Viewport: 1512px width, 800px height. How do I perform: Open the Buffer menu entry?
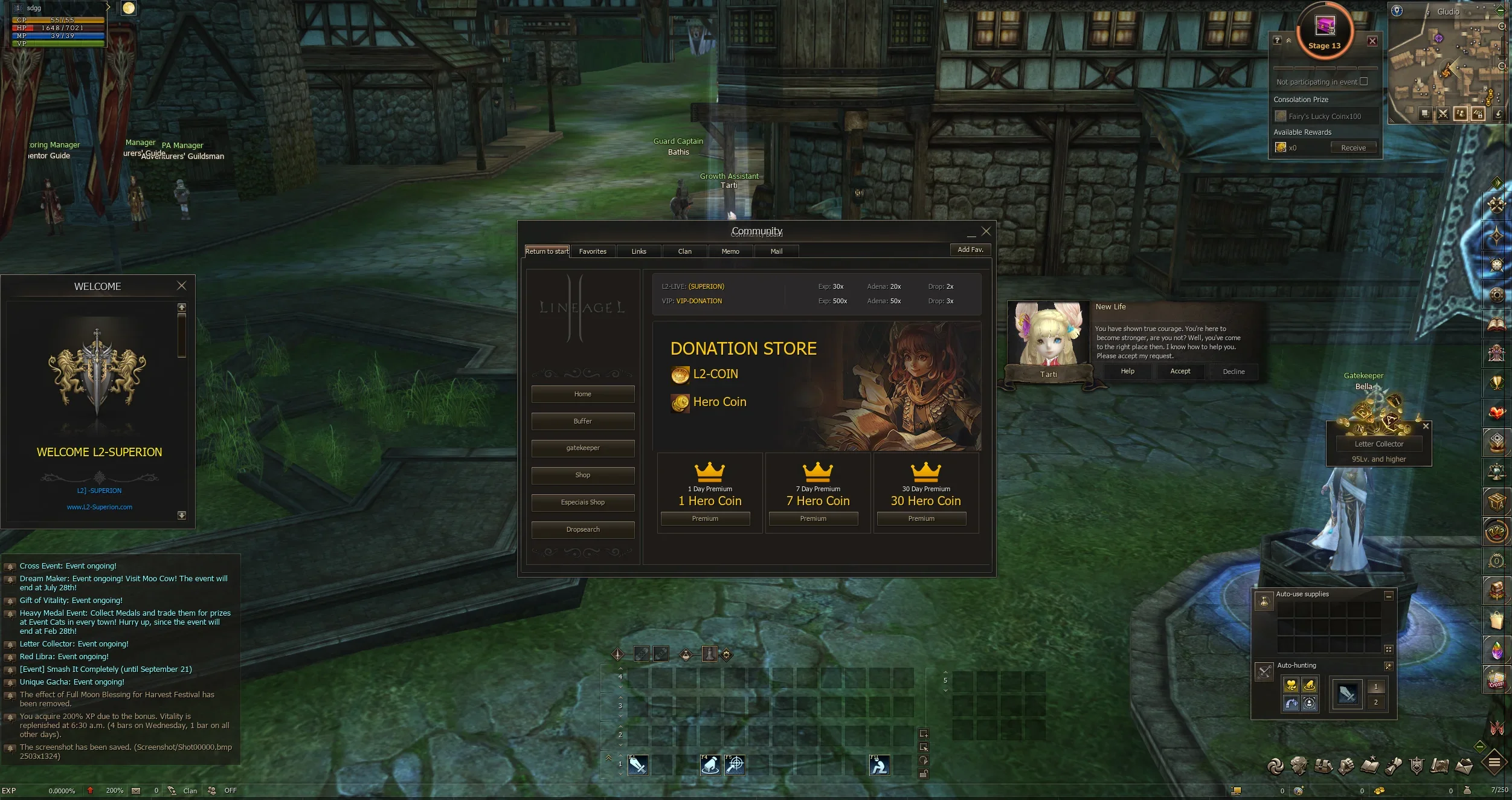coord(583,421)
